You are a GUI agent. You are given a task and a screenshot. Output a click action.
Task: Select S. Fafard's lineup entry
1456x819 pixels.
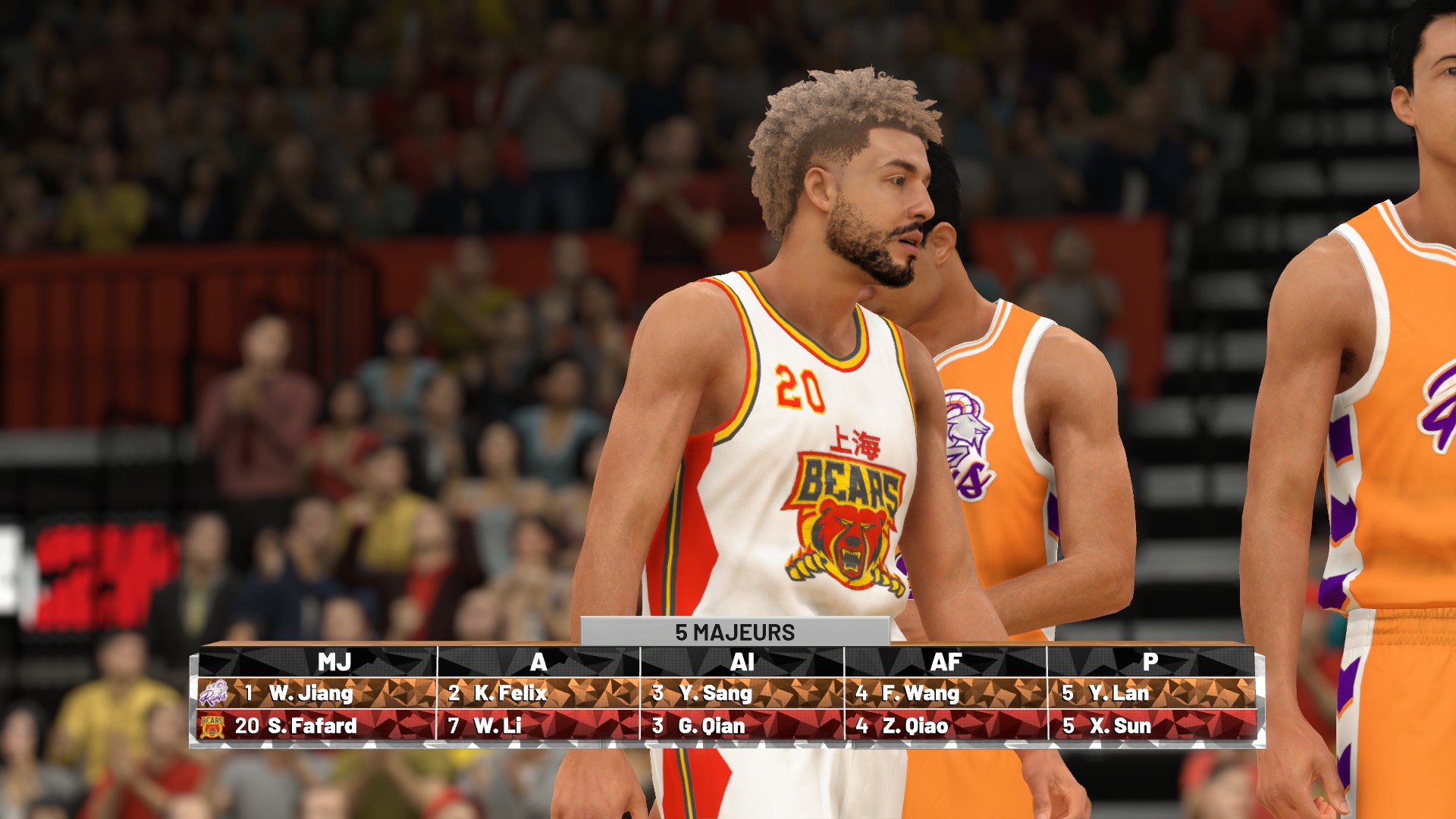pos(312,726)
